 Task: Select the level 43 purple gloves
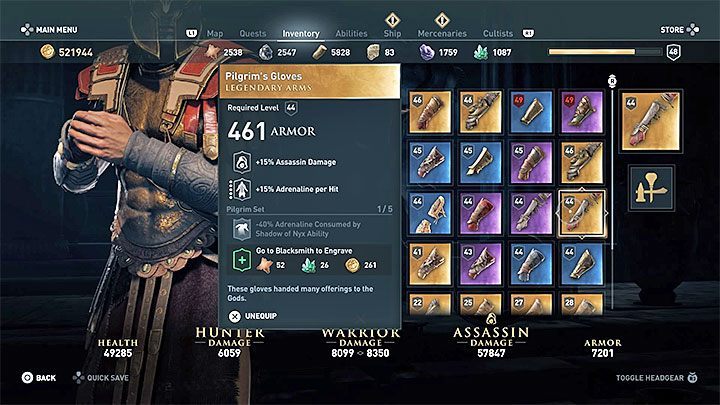point(480,262)
